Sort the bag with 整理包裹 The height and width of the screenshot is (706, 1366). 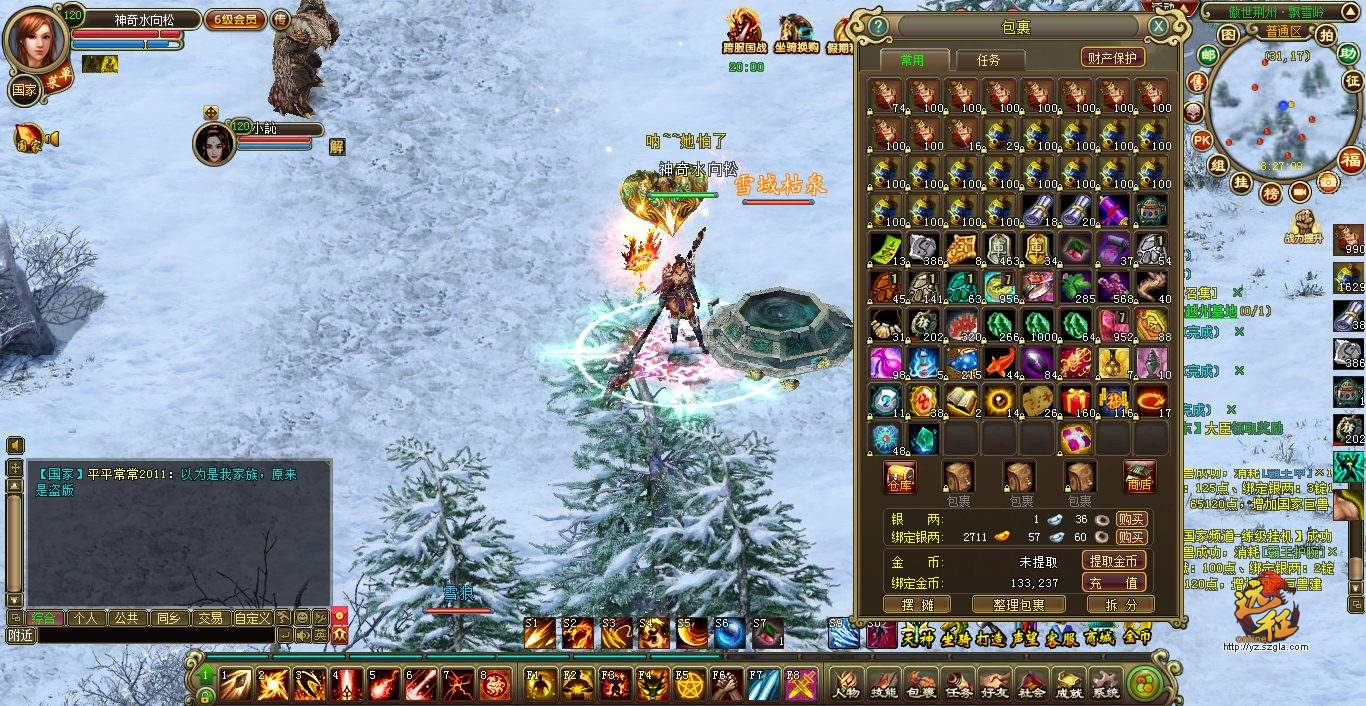tap(1018, 605)
